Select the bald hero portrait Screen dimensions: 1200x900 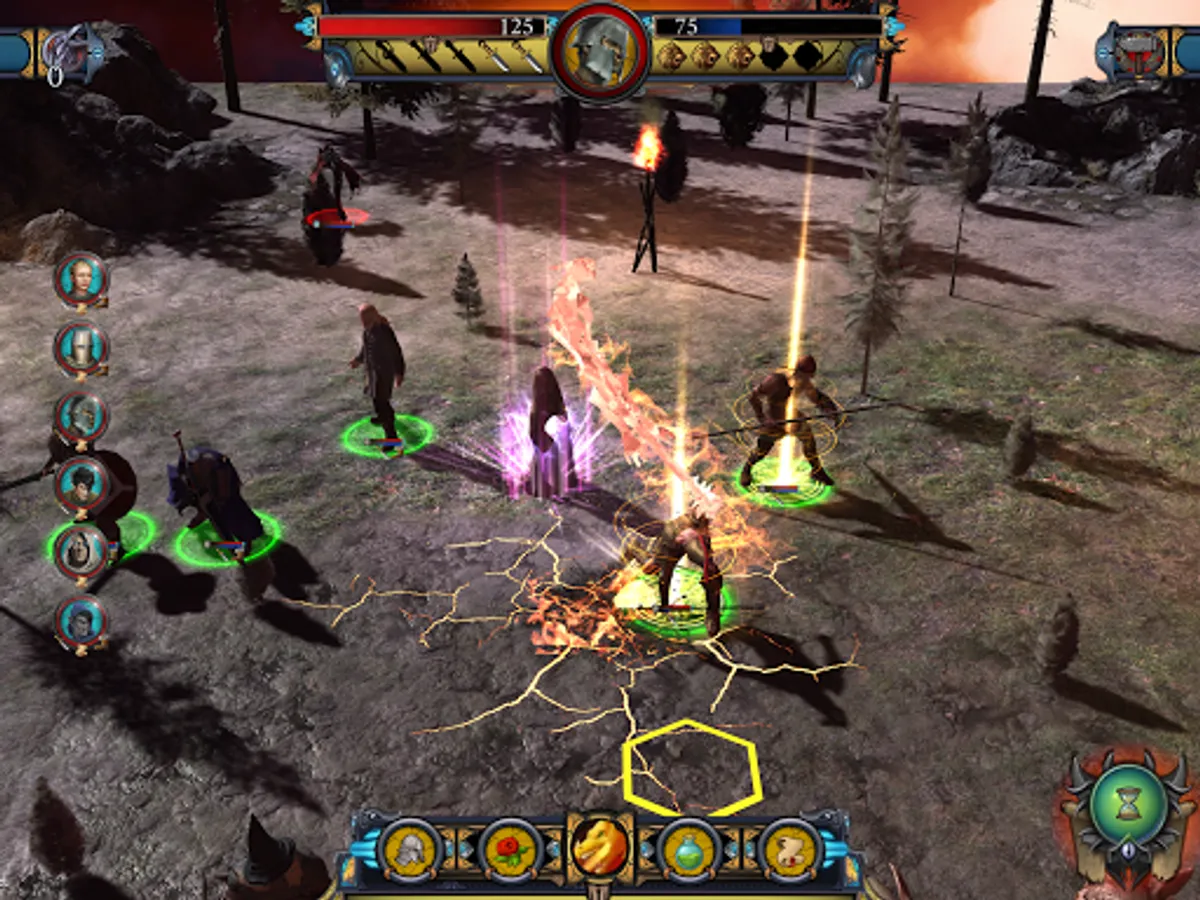pyautogui.click(x=81, y=279)
